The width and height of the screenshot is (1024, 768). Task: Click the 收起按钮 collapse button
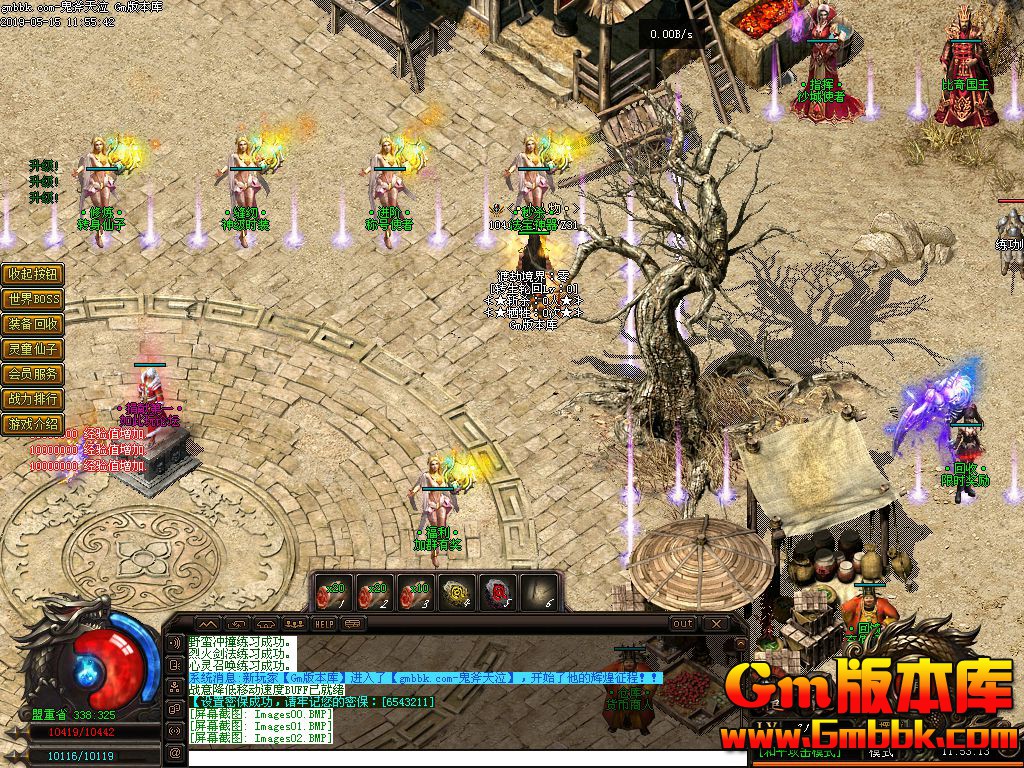[x=34, y=274]
